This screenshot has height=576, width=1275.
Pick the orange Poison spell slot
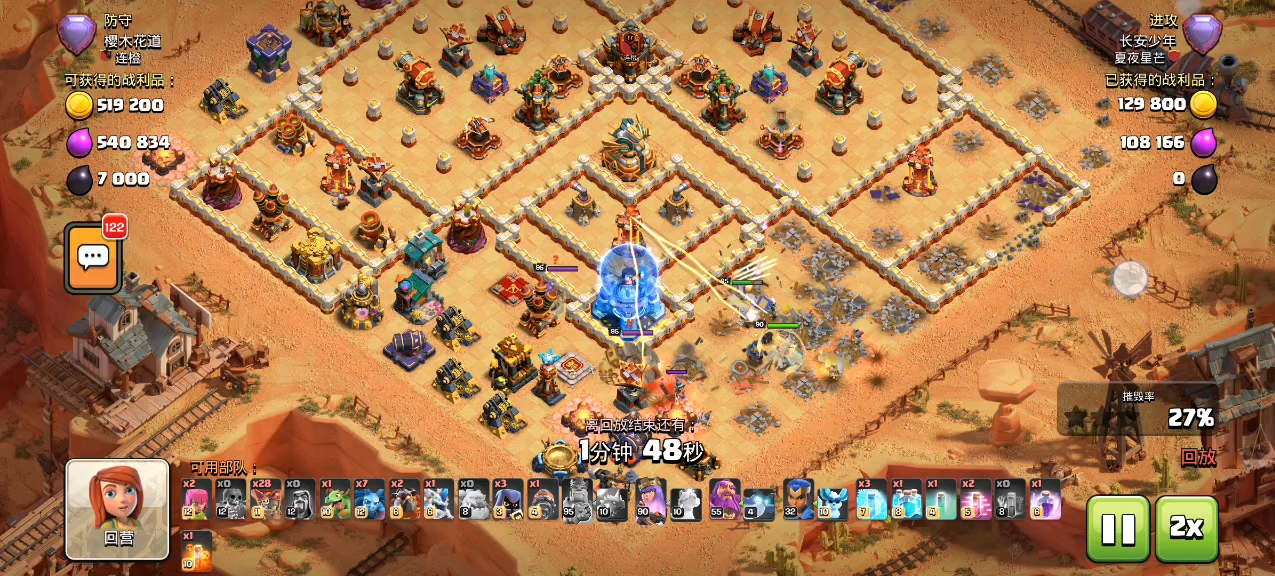click(196, 550)
